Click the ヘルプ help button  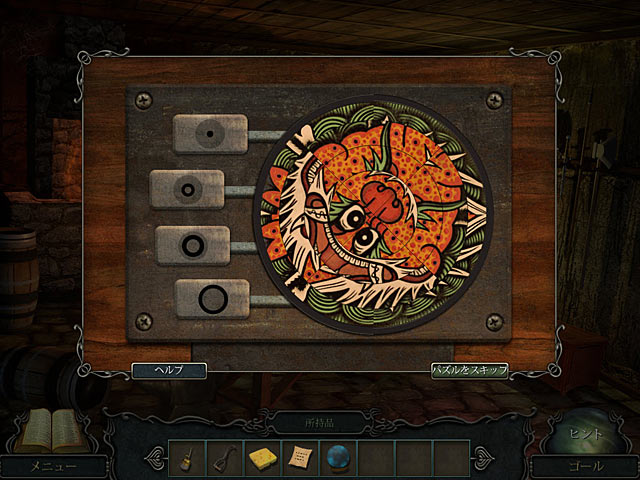[169, 370]
